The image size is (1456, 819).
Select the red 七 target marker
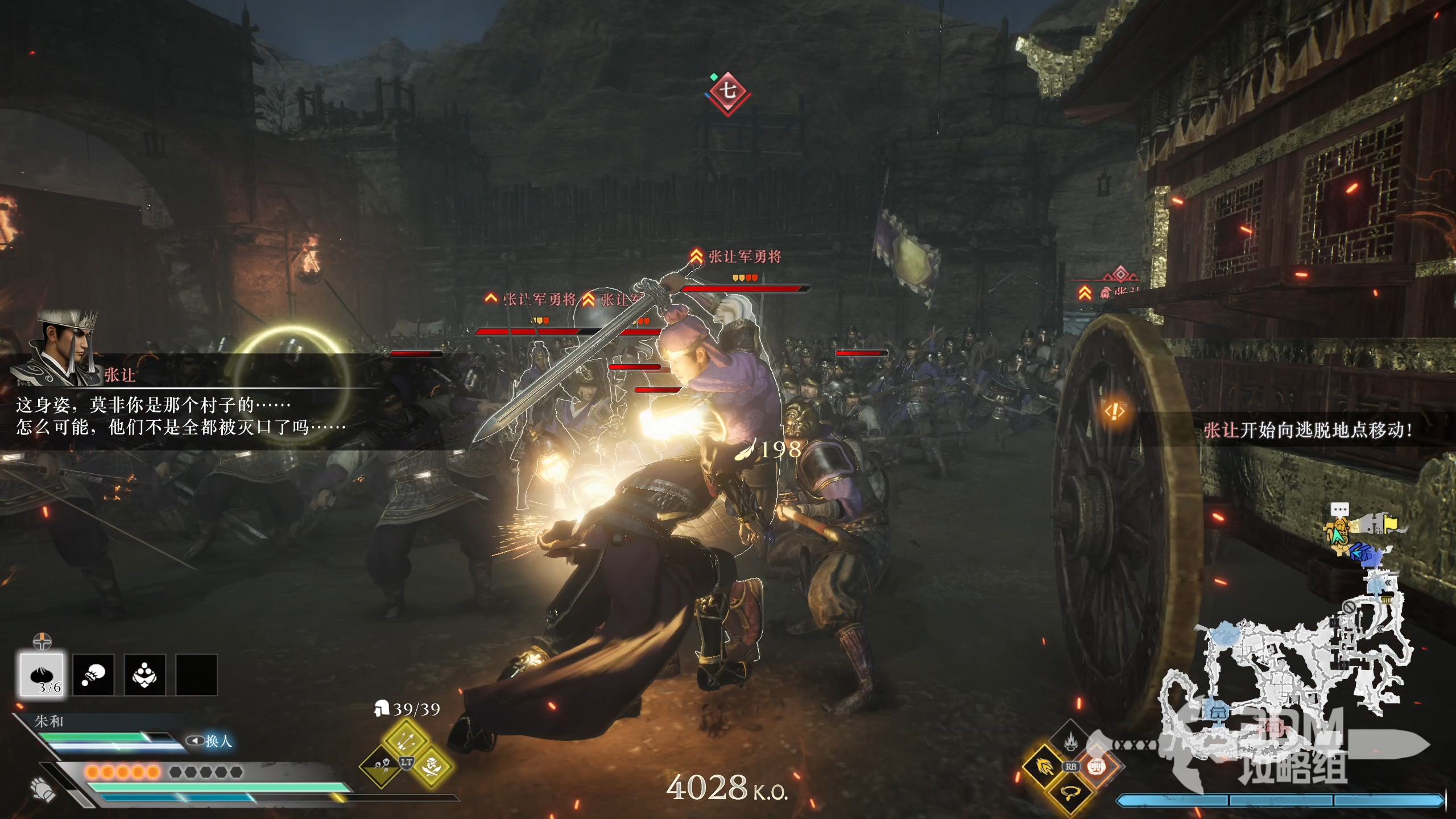coord(727,91)
